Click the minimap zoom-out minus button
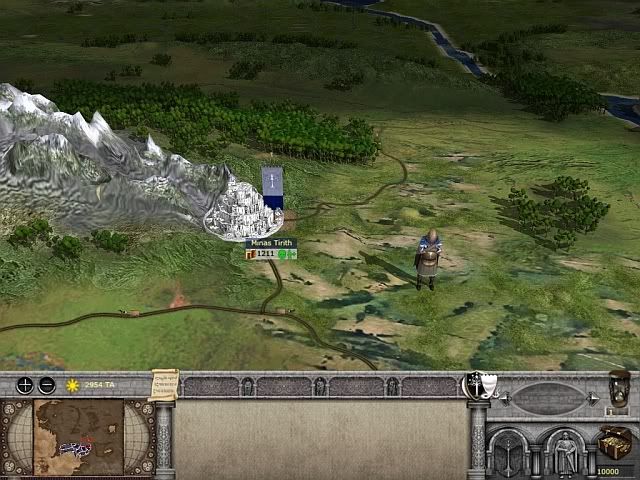640x480 pixels. 46,385
